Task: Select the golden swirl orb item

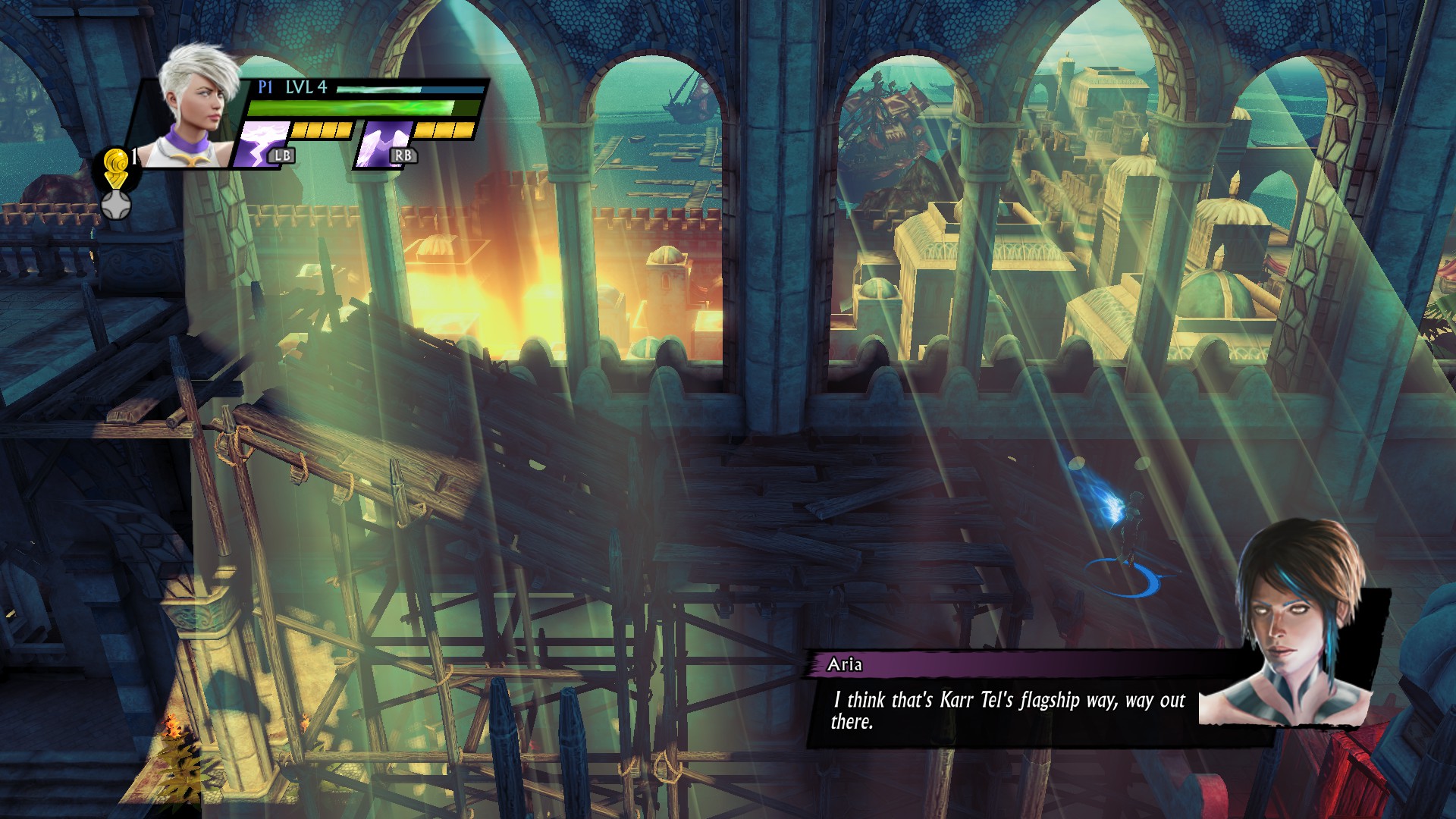Action: click(116, 165)
